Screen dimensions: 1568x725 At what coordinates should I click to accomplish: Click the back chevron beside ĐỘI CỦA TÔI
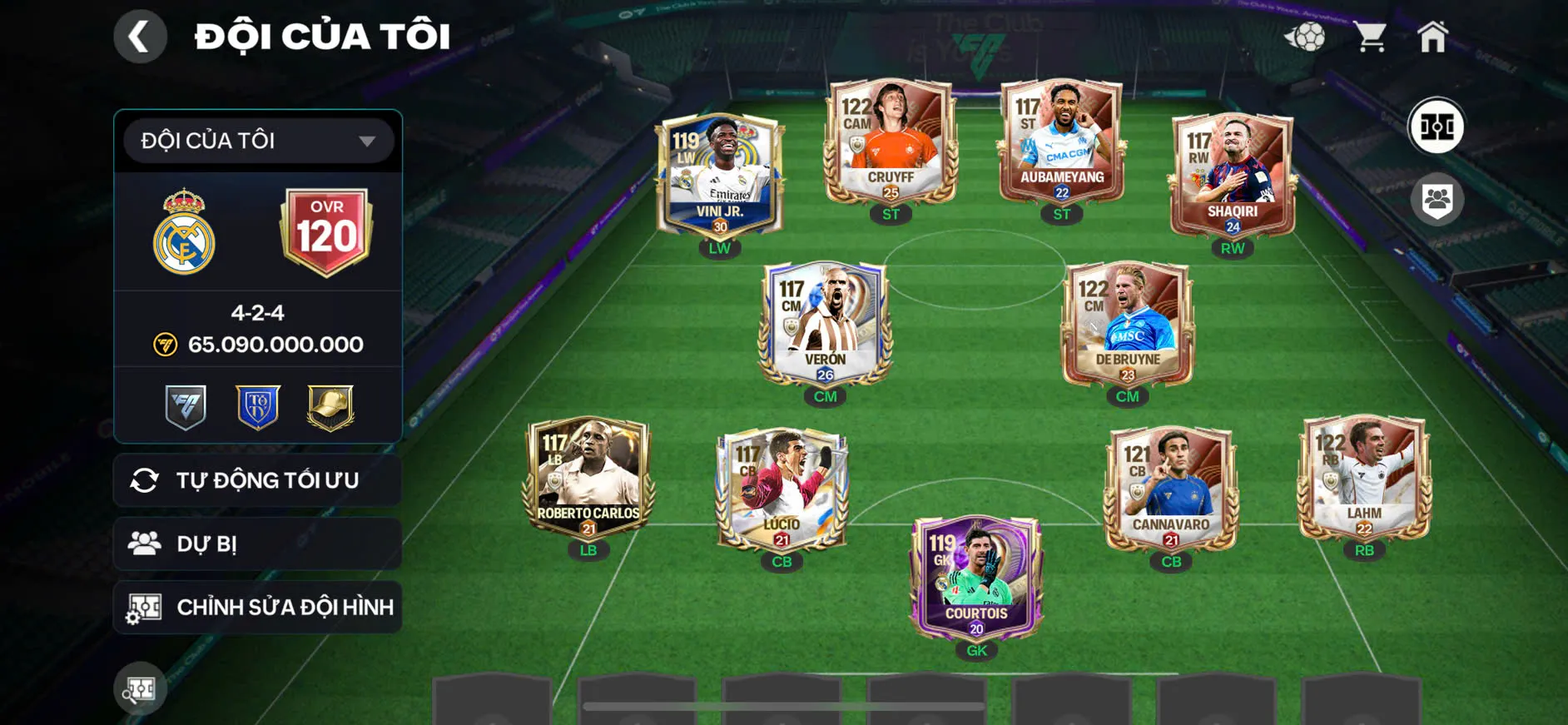point(140,36)
